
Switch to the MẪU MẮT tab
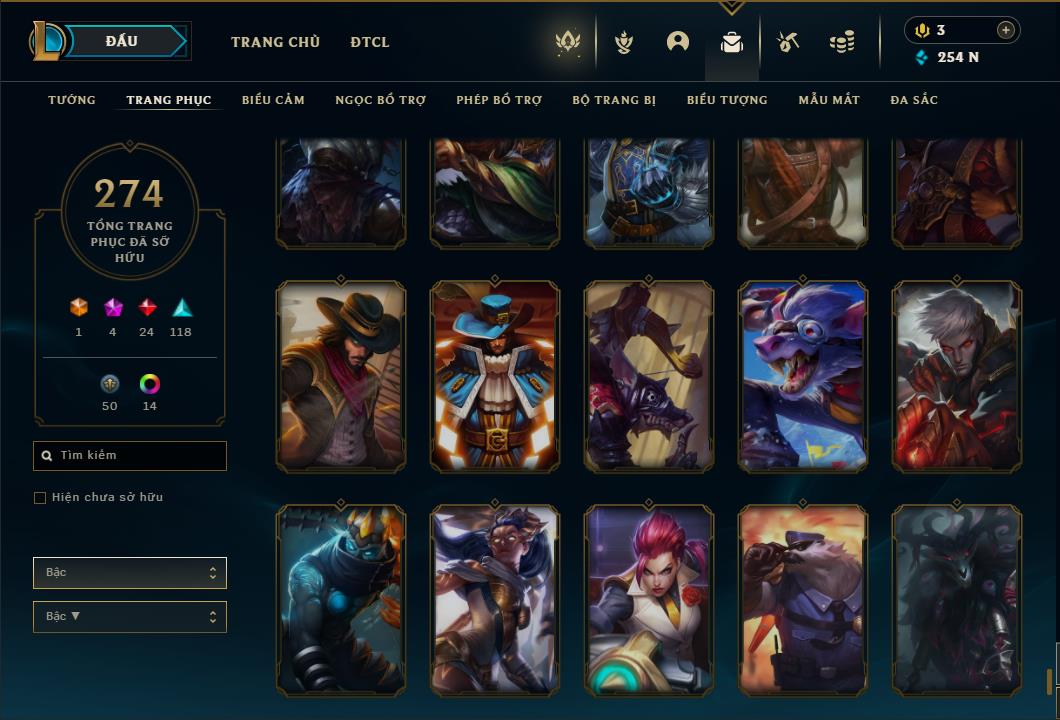pyautogui.click(x=829, y=100)
